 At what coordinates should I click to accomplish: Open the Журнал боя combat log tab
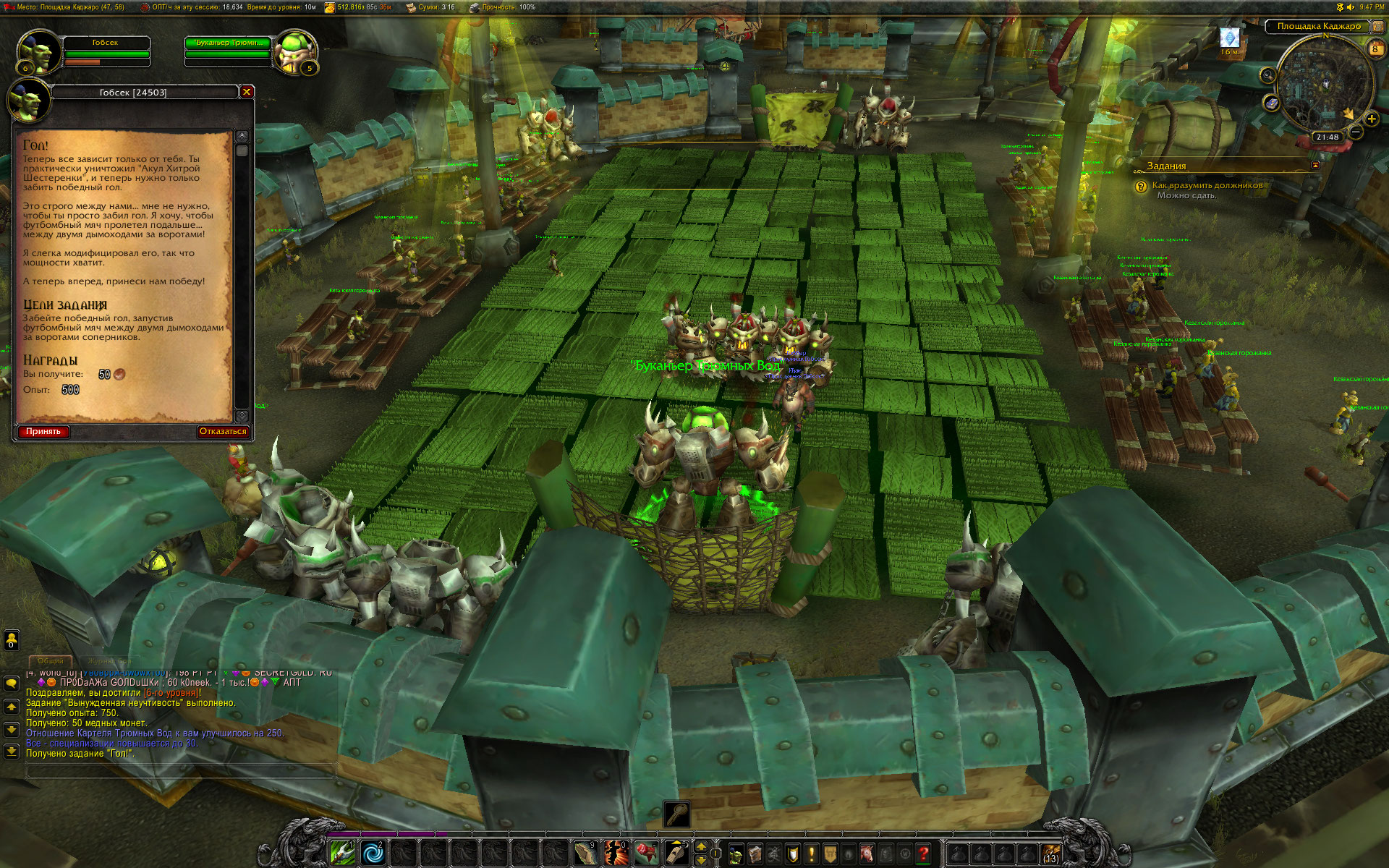[x=109, y=661]
